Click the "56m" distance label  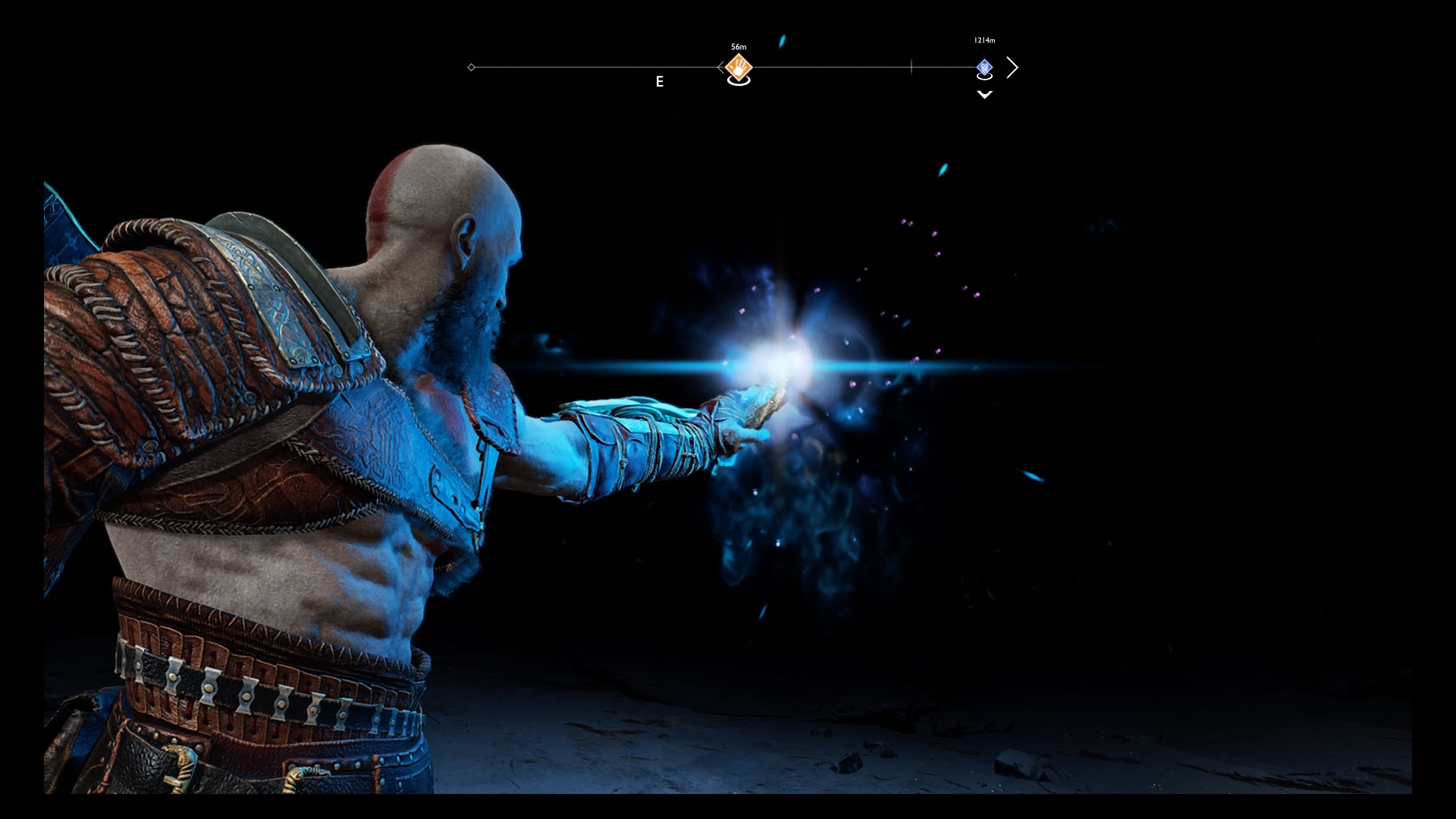pos(737,46)
